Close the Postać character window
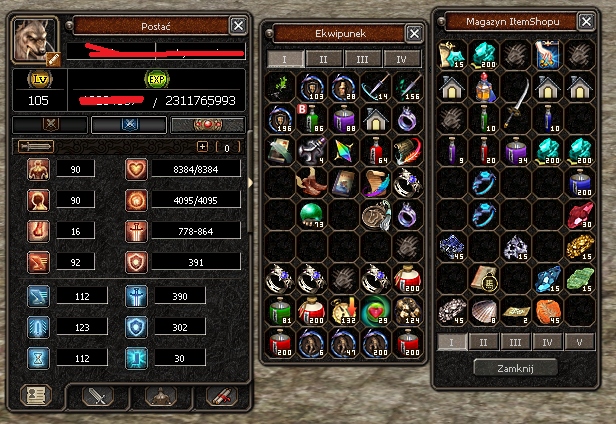This screenshot has height=424, width=616. tap(237, 25)
